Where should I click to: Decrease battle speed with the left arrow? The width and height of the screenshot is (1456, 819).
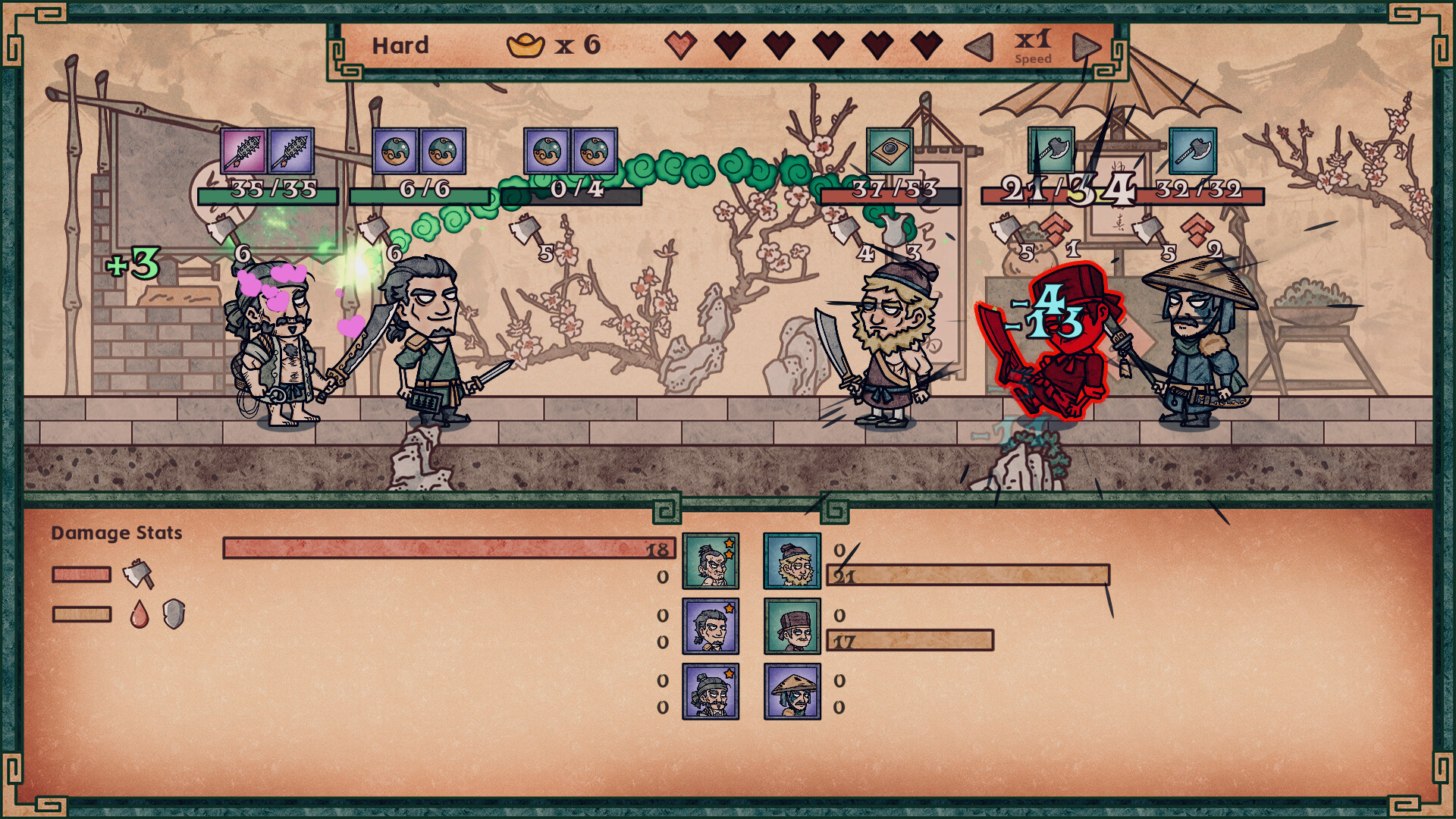(x=979, y=47)
